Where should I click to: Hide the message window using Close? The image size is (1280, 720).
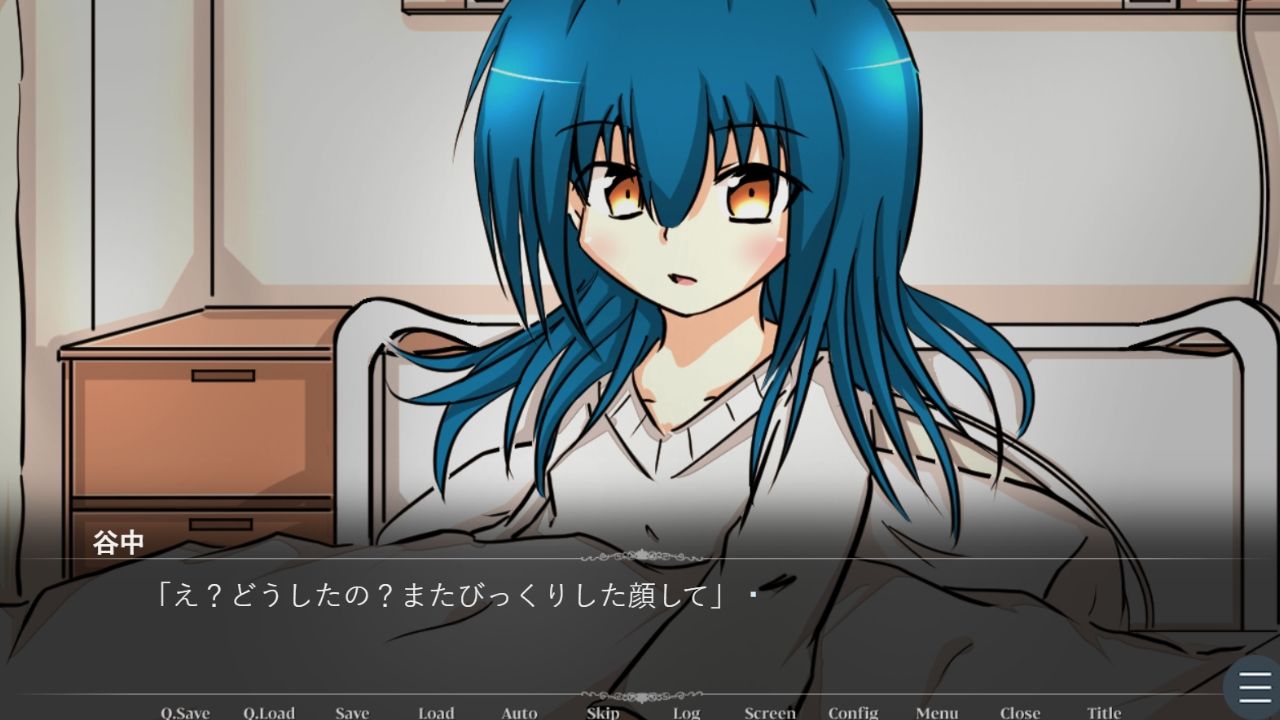[1019, 713]
